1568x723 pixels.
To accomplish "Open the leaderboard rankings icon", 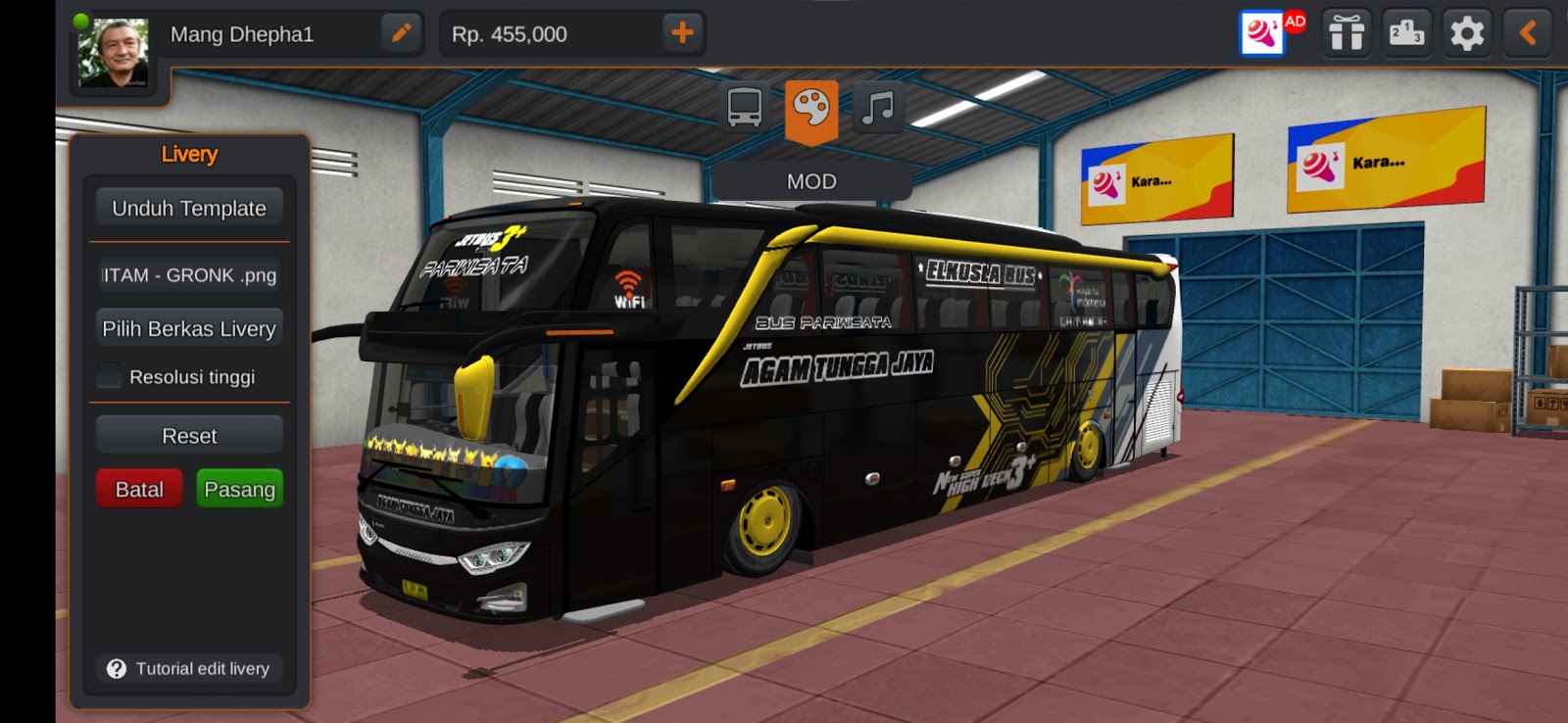I will point(1406,33).
